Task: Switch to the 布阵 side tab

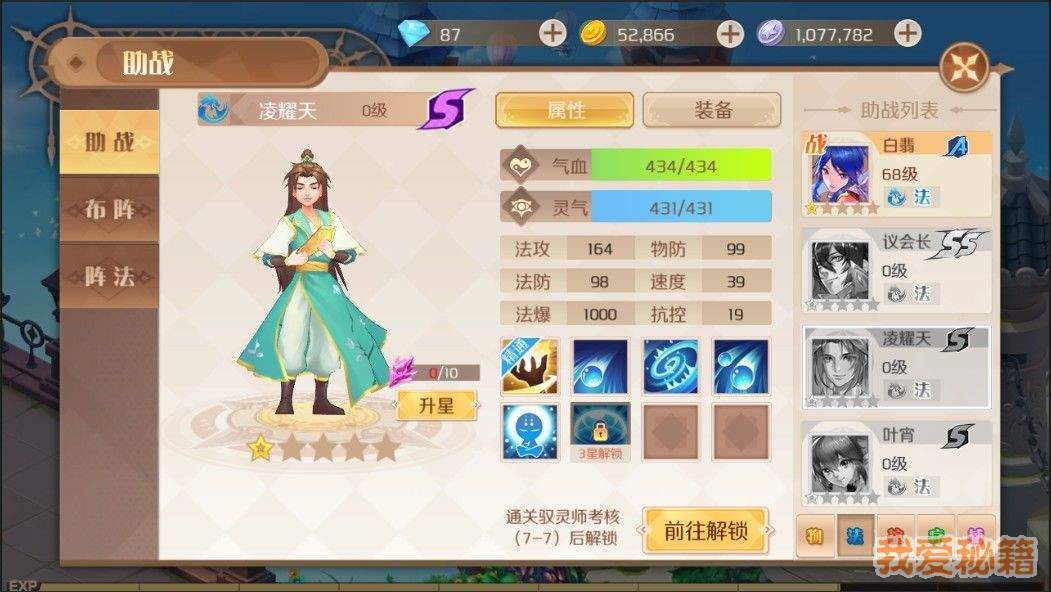Action: coord(110,210)
